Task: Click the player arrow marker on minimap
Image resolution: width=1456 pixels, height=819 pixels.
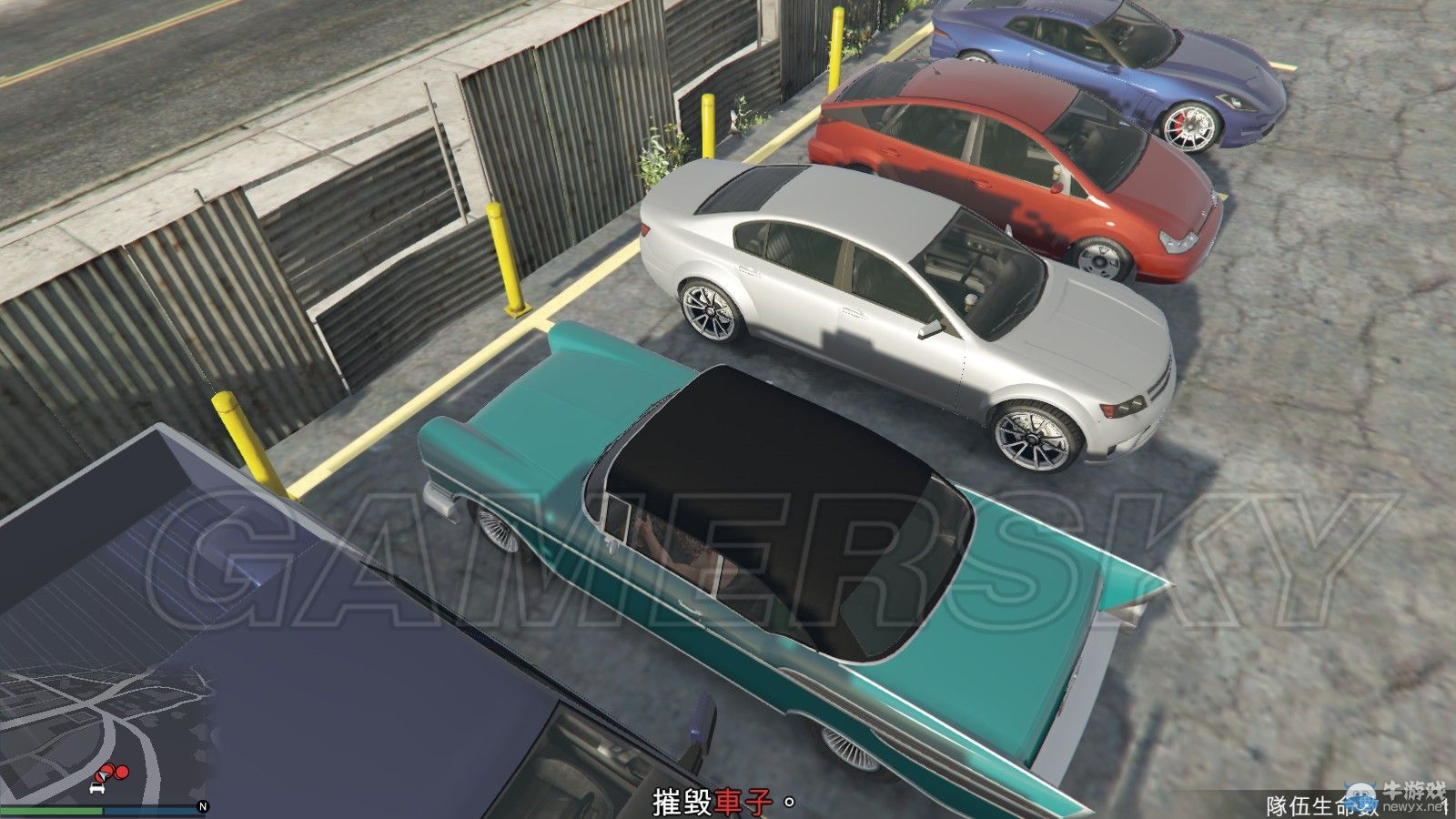Action: point(101,775)
